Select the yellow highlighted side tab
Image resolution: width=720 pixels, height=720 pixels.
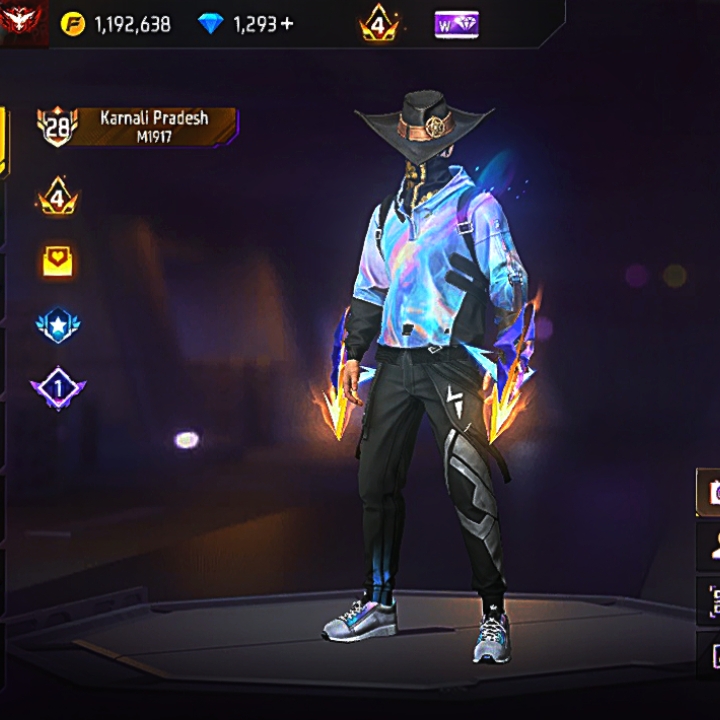(4, 142)
